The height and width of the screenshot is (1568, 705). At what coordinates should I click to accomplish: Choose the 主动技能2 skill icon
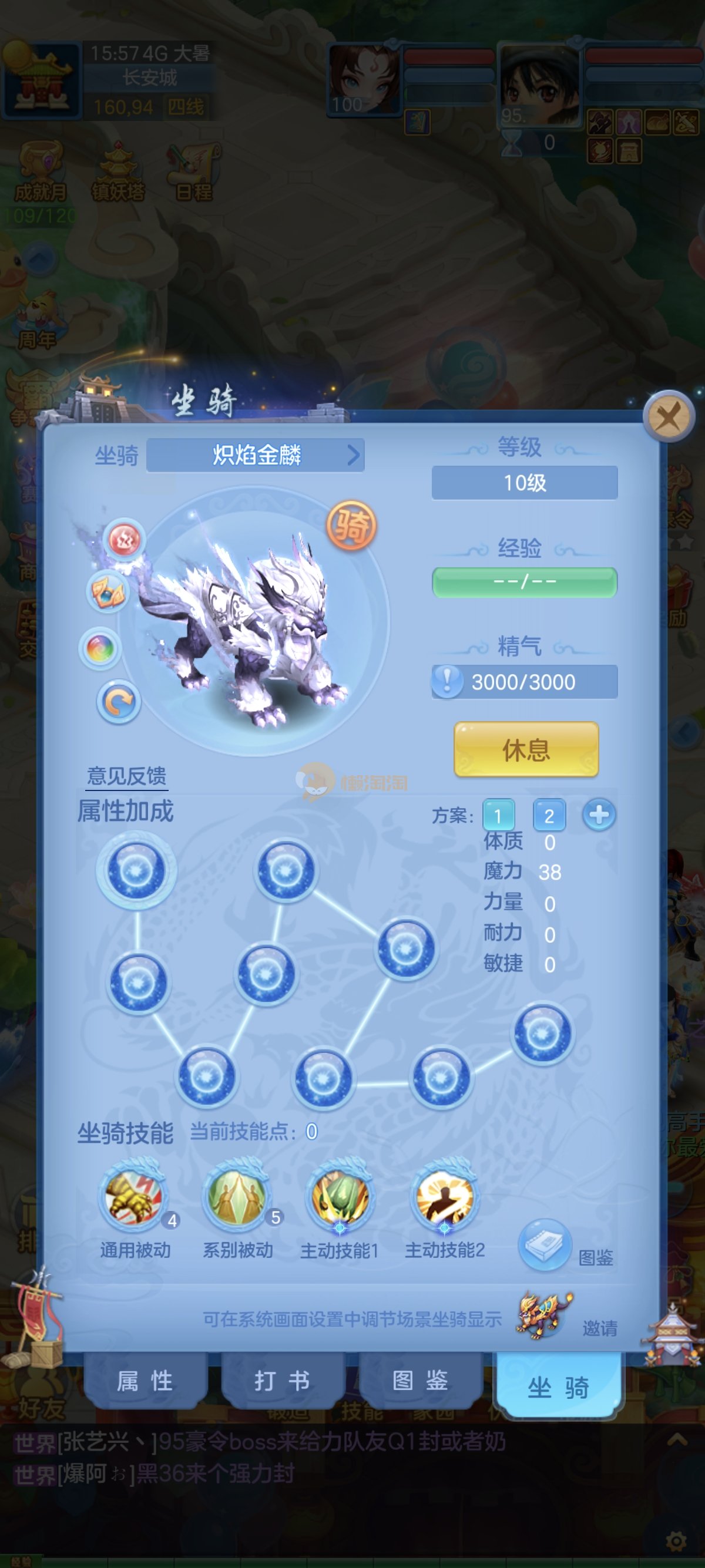point(444,1197)
